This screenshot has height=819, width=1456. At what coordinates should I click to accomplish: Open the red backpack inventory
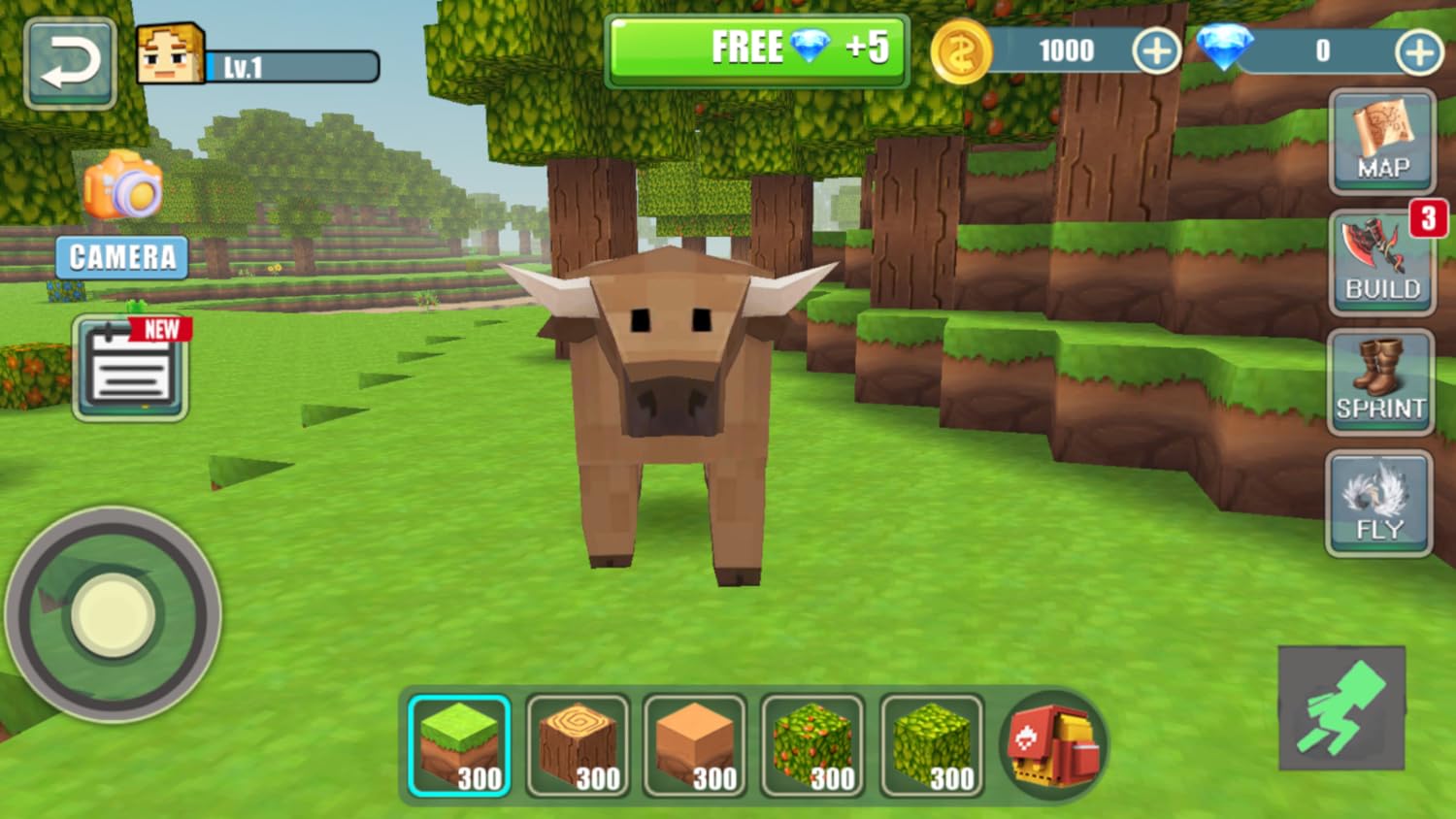click(1053, 745)
